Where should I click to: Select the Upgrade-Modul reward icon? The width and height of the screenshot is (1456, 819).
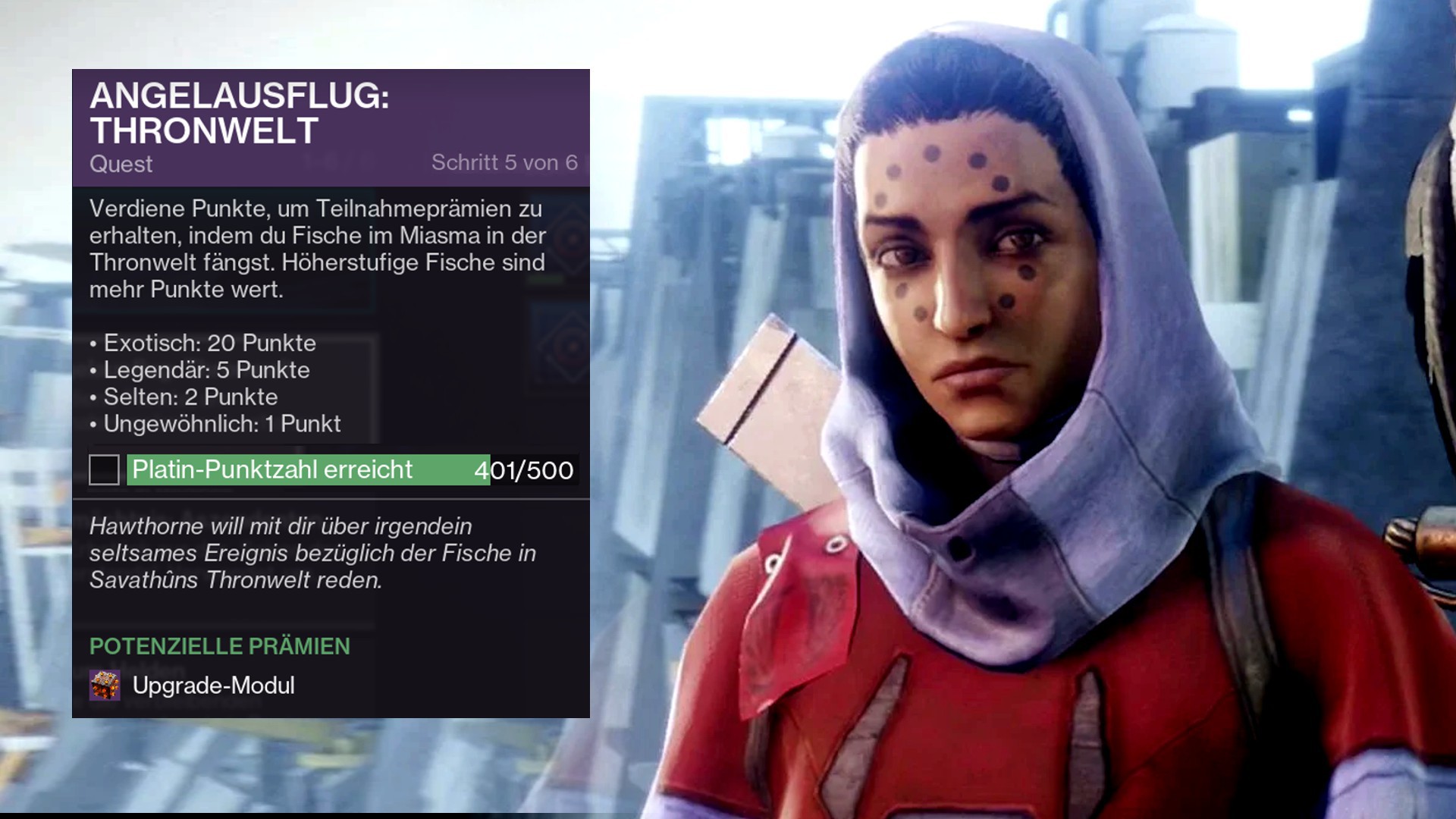coord(105,686)
